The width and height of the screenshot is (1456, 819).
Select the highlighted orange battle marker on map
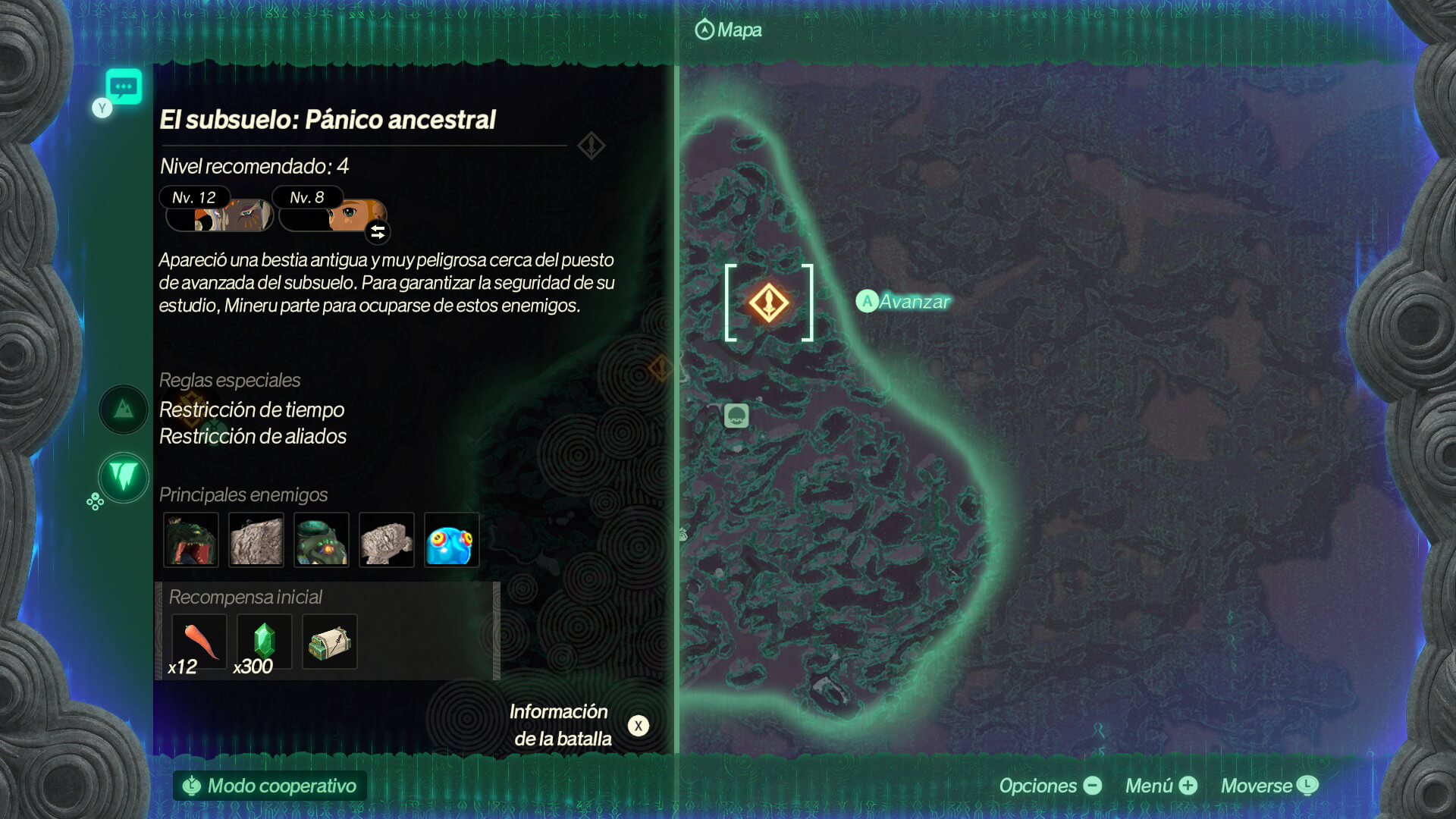pos(768,303)
